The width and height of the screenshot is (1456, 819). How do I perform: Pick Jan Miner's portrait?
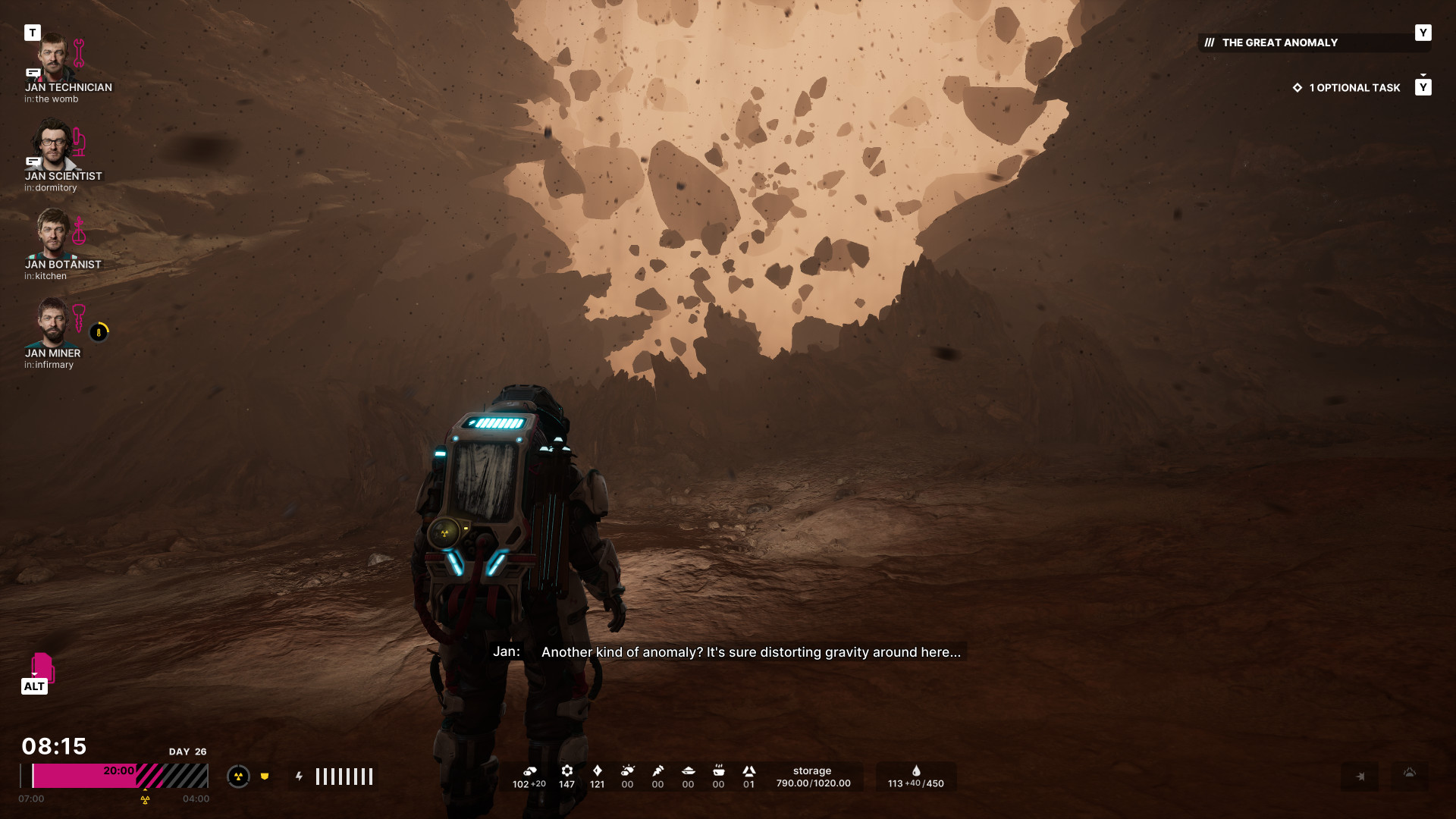pyautogui.click(x=52, y=322)
